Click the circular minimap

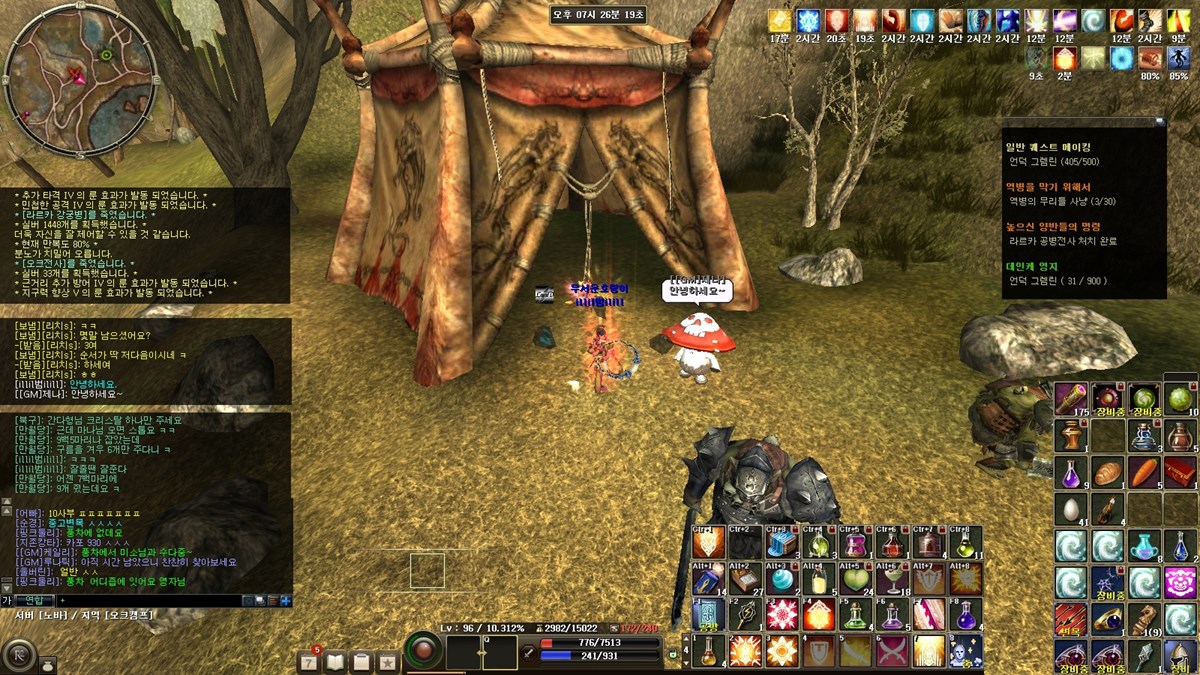77,79
